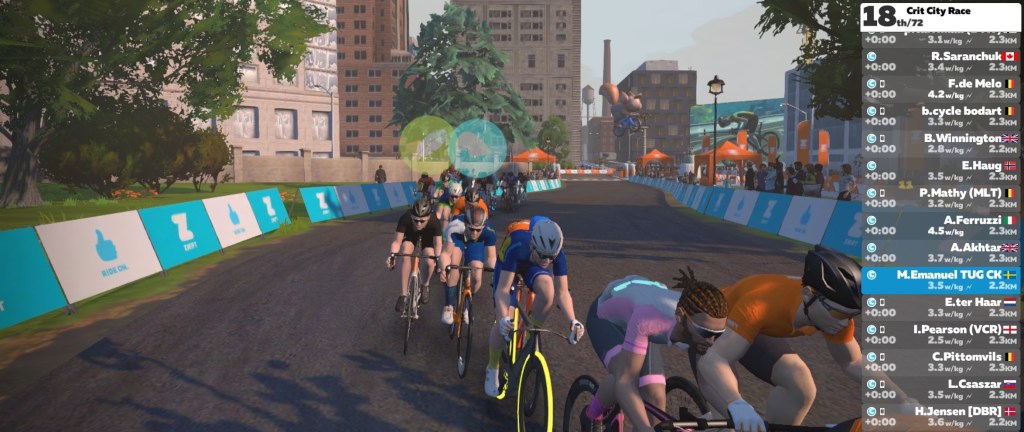Image resolution: width=1024 pixels, height=432 pixels.
Task: Click C.Pittomvils' row in the rider list
Action: [940, 361]
